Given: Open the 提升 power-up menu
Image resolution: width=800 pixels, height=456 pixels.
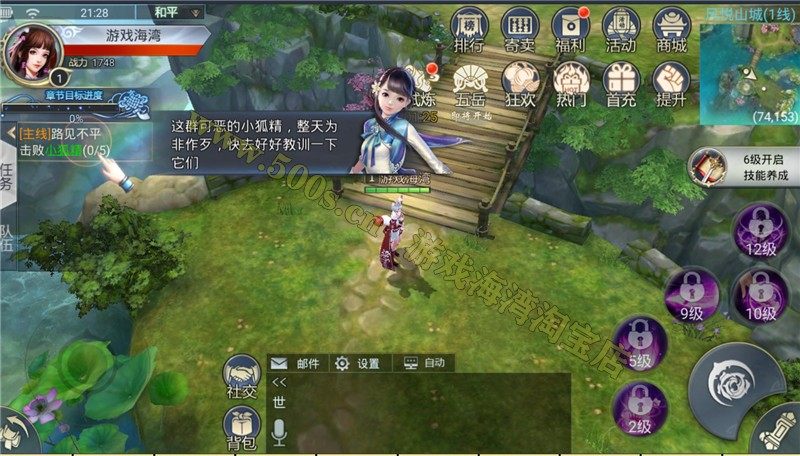Looking at the screenshot, I should pyautogui.click(x=672, y=82).
